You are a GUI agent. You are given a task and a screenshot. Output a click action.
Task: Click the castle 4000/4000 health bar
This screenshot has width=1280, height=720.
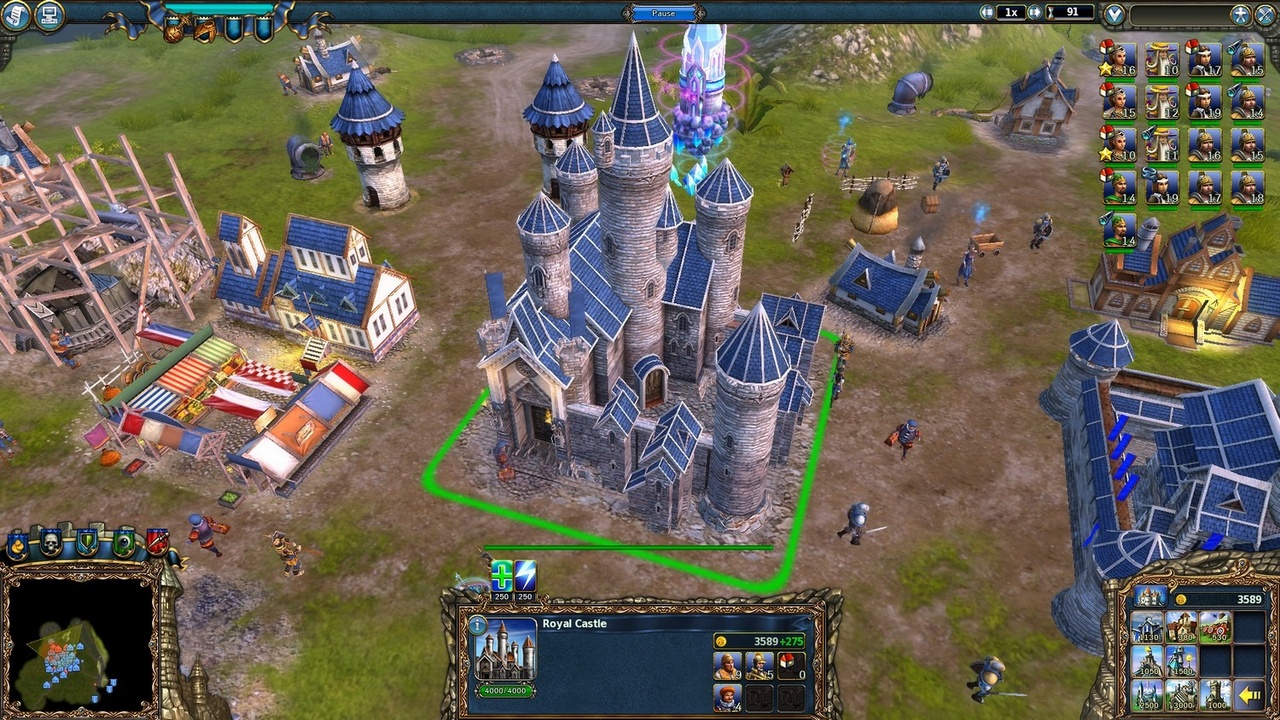(x=505, y=689)
